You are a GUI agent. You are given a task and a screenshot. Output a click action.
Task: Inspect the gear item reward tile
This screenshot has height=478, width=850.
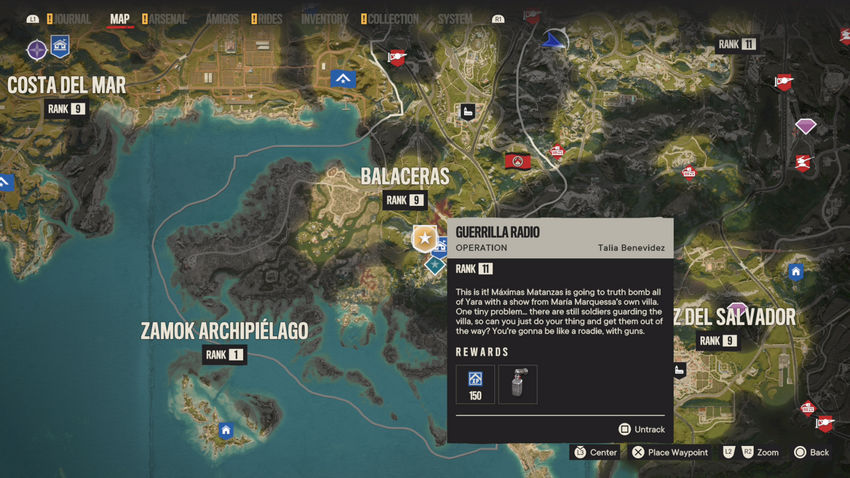(x=517, y=384)
